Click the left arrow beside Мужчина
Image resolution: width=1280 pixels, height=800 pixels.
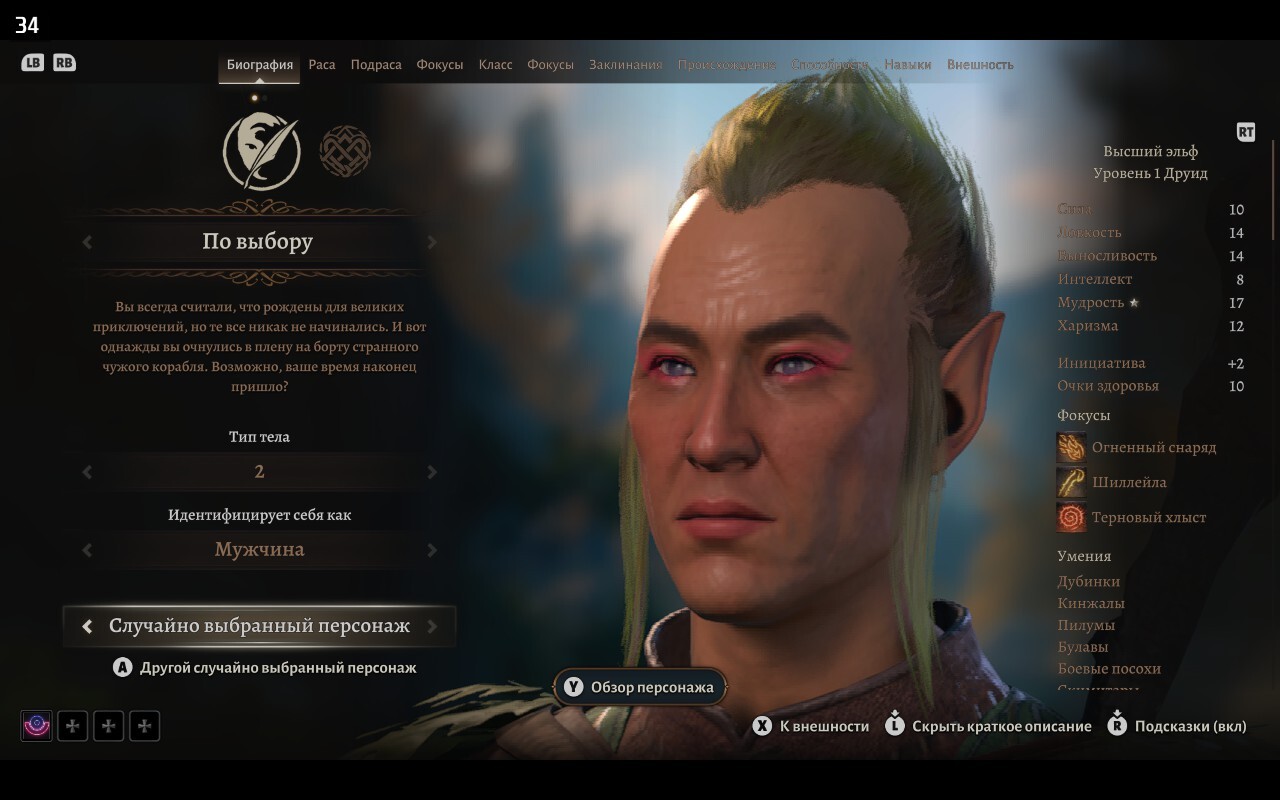(87, 550)
